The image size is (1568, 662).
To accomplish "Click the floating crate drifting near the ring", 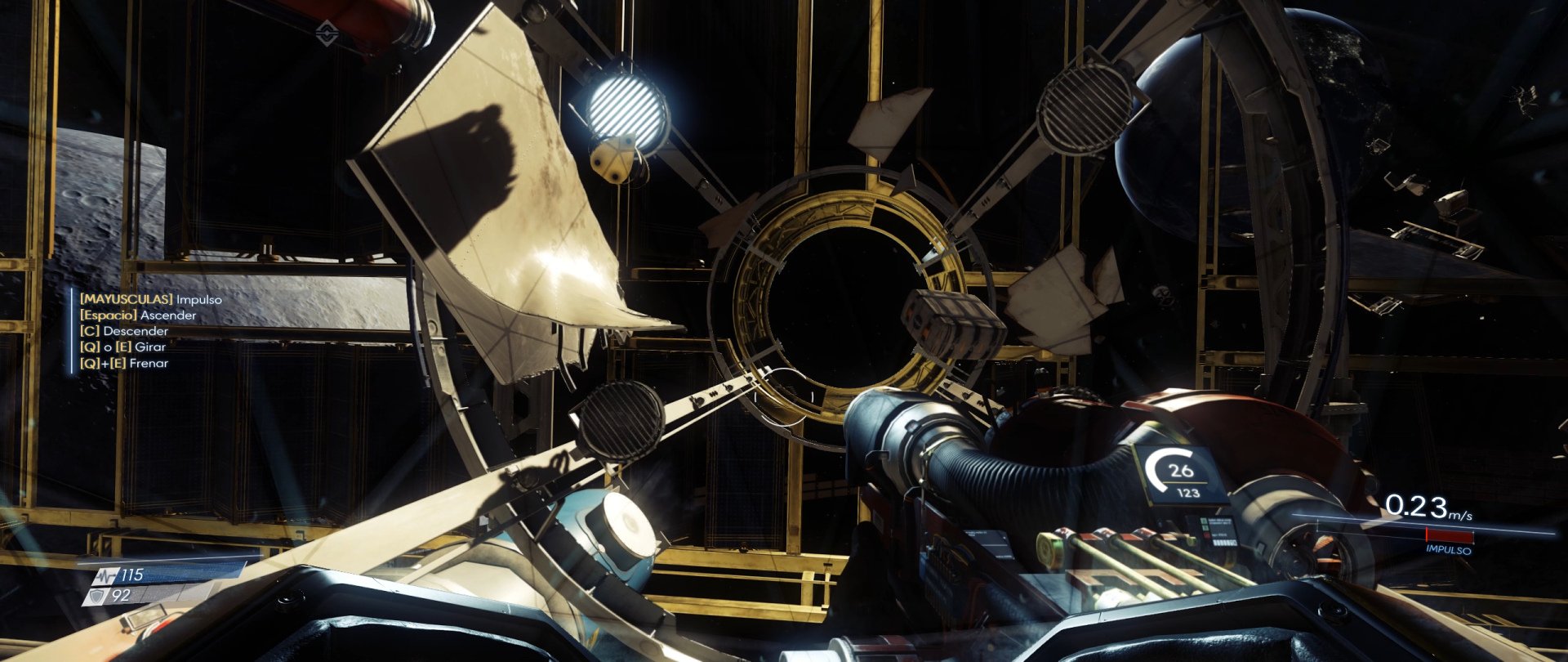I will pos(951,323).
